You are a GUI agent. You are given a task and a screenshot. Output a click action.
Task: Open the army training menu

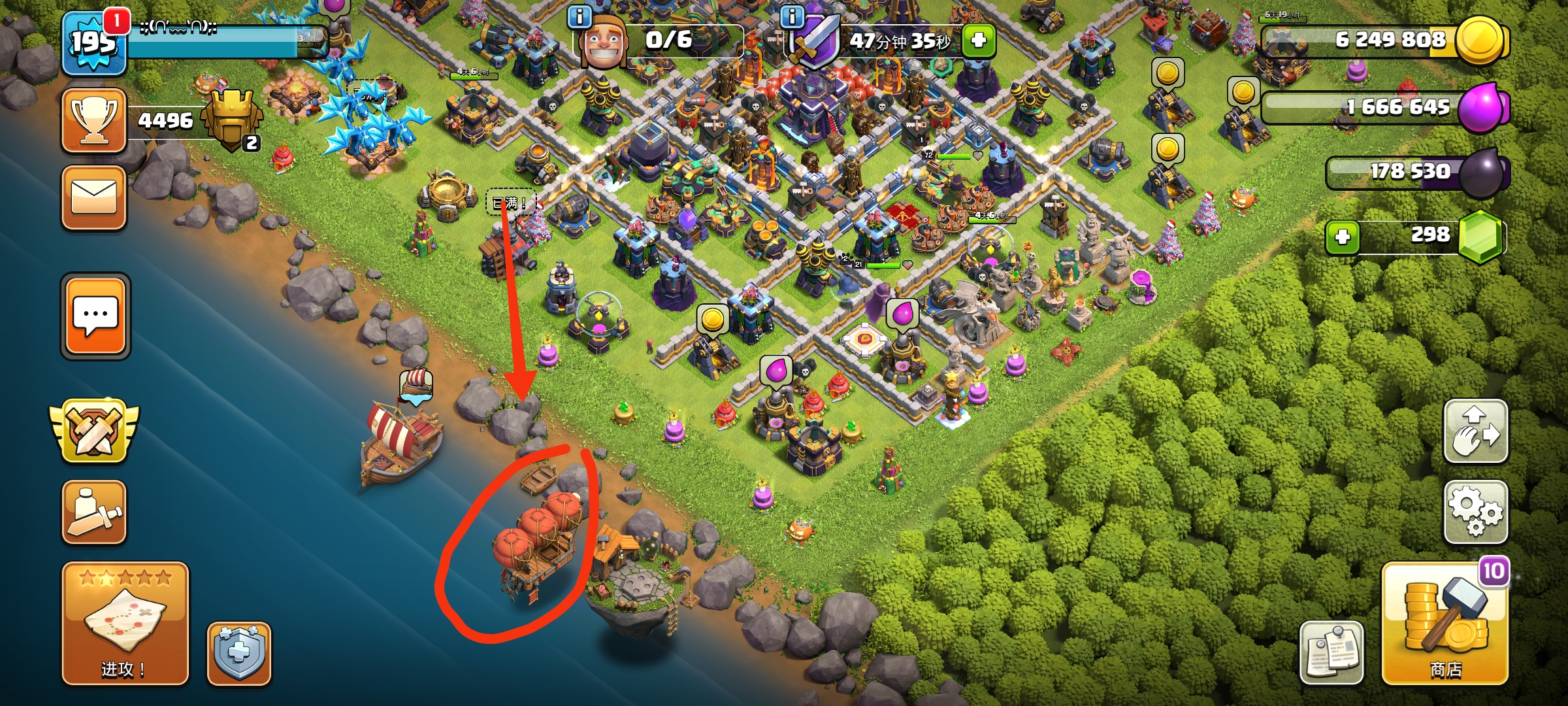tap(94, 513)
